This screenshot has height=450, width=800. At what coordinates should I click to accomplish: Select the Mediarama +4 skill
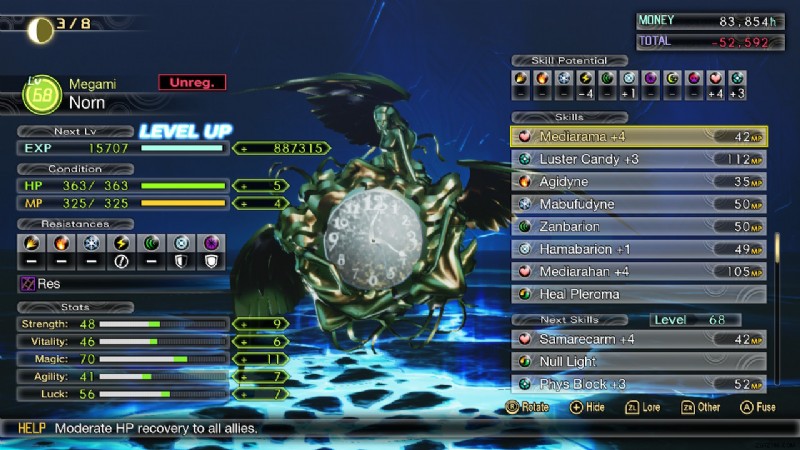pos(638,137)
